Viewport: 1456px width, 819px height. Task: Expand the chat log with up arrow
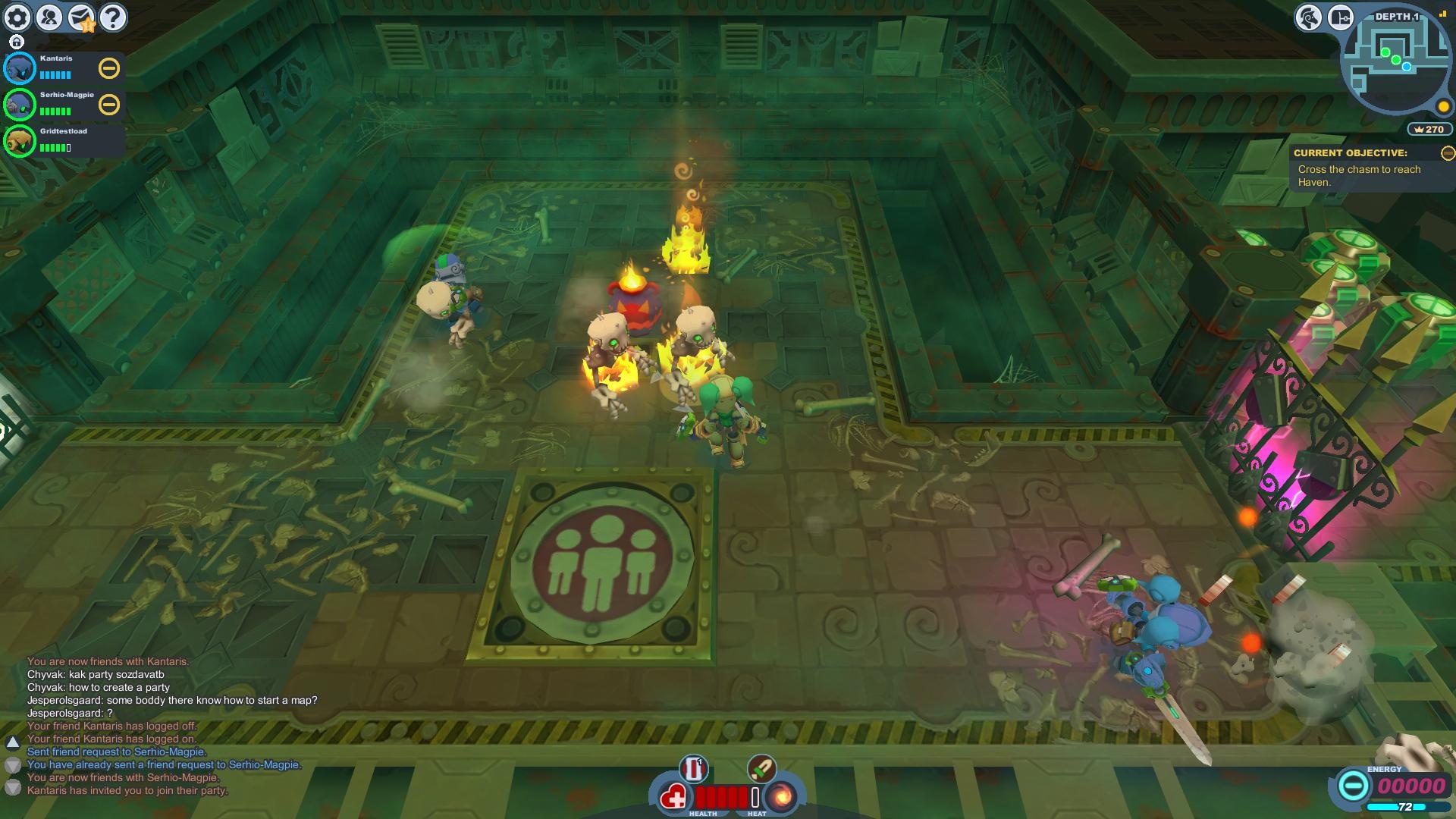pyautogui.click(x=13, y=742)
